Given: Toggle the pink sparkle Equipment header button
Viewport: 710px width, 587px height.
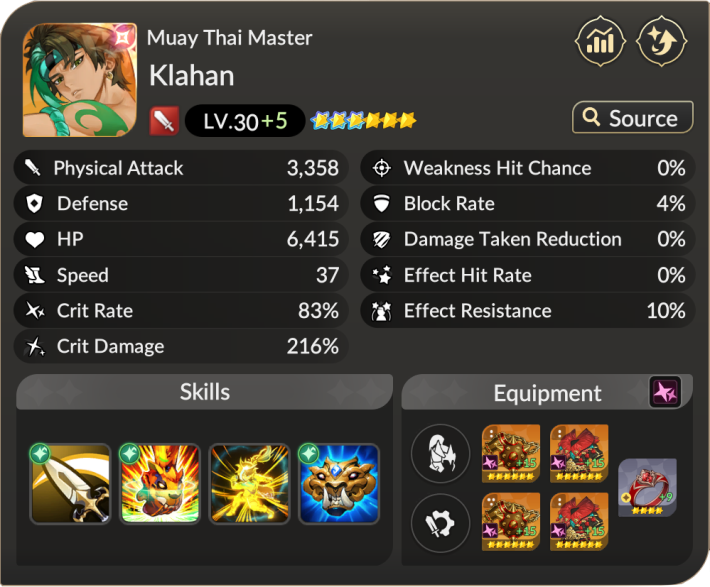Looking at the screenshot, I should 665,392.
